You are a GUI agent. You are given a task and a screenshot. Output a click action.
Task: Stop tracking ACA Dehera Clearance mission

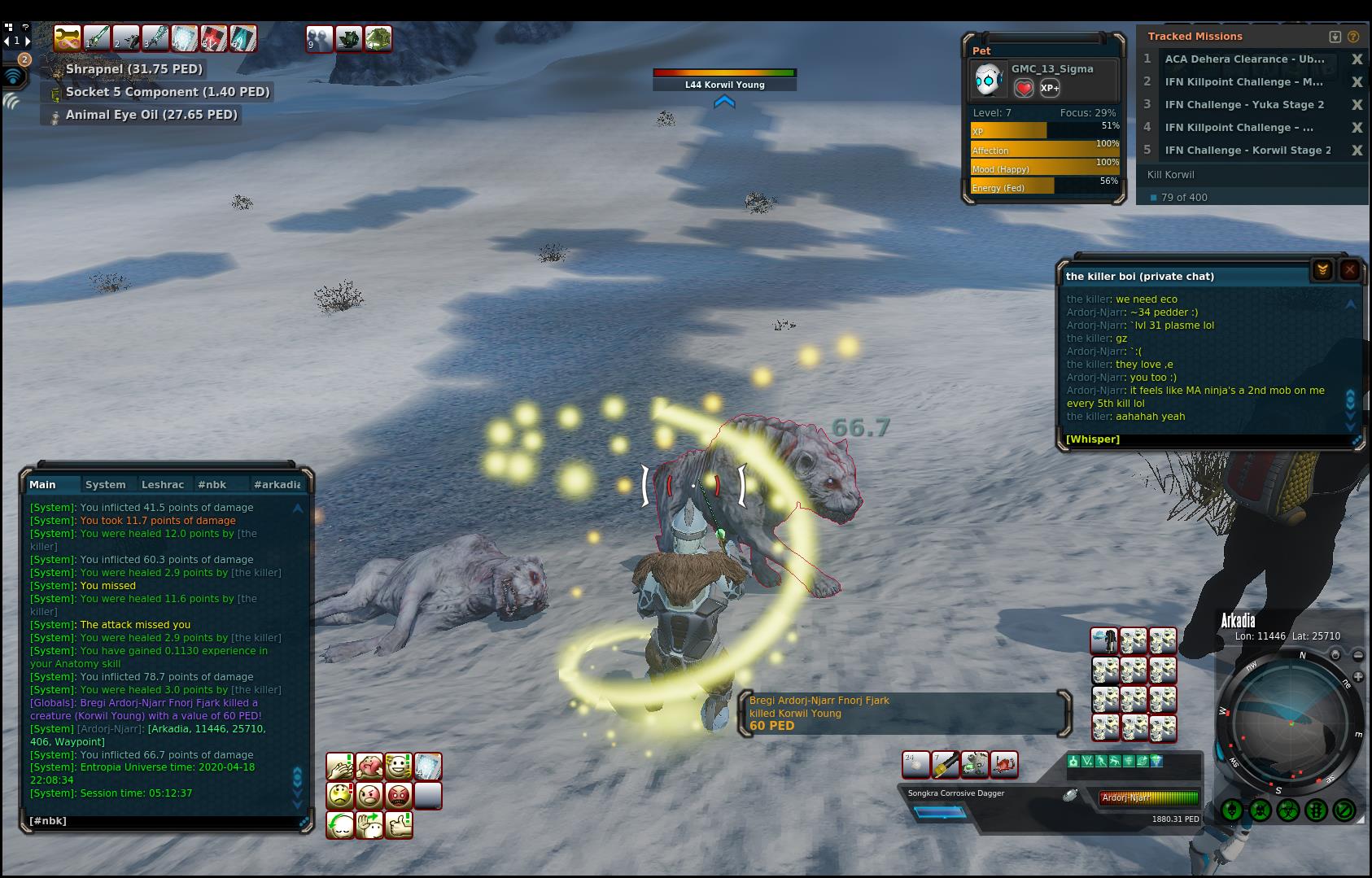point(1357,59)
